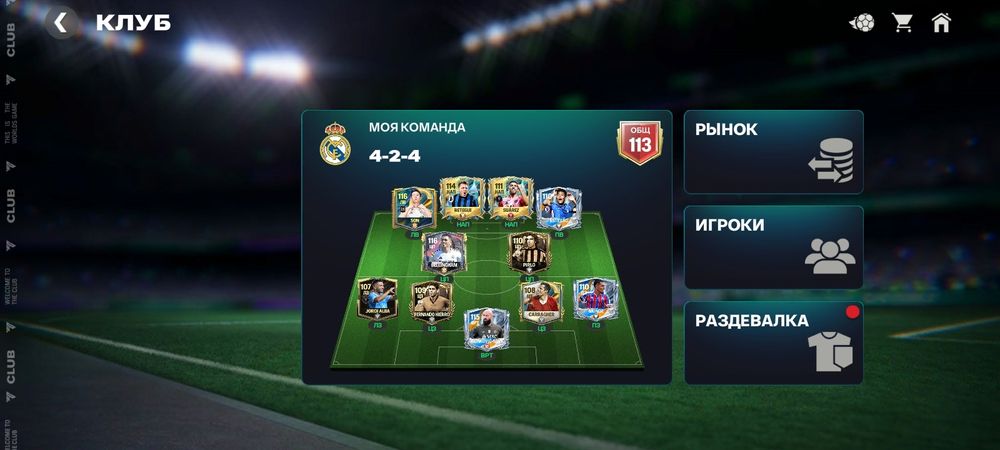
Task: Pick the Pirlo midfielder card
Action: (x=530, y=252)
